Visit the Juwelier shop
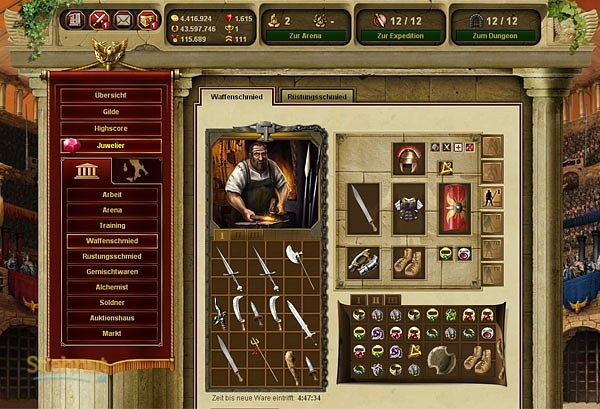The width and height of the screenshot is (600, 409). coord(111,146)
